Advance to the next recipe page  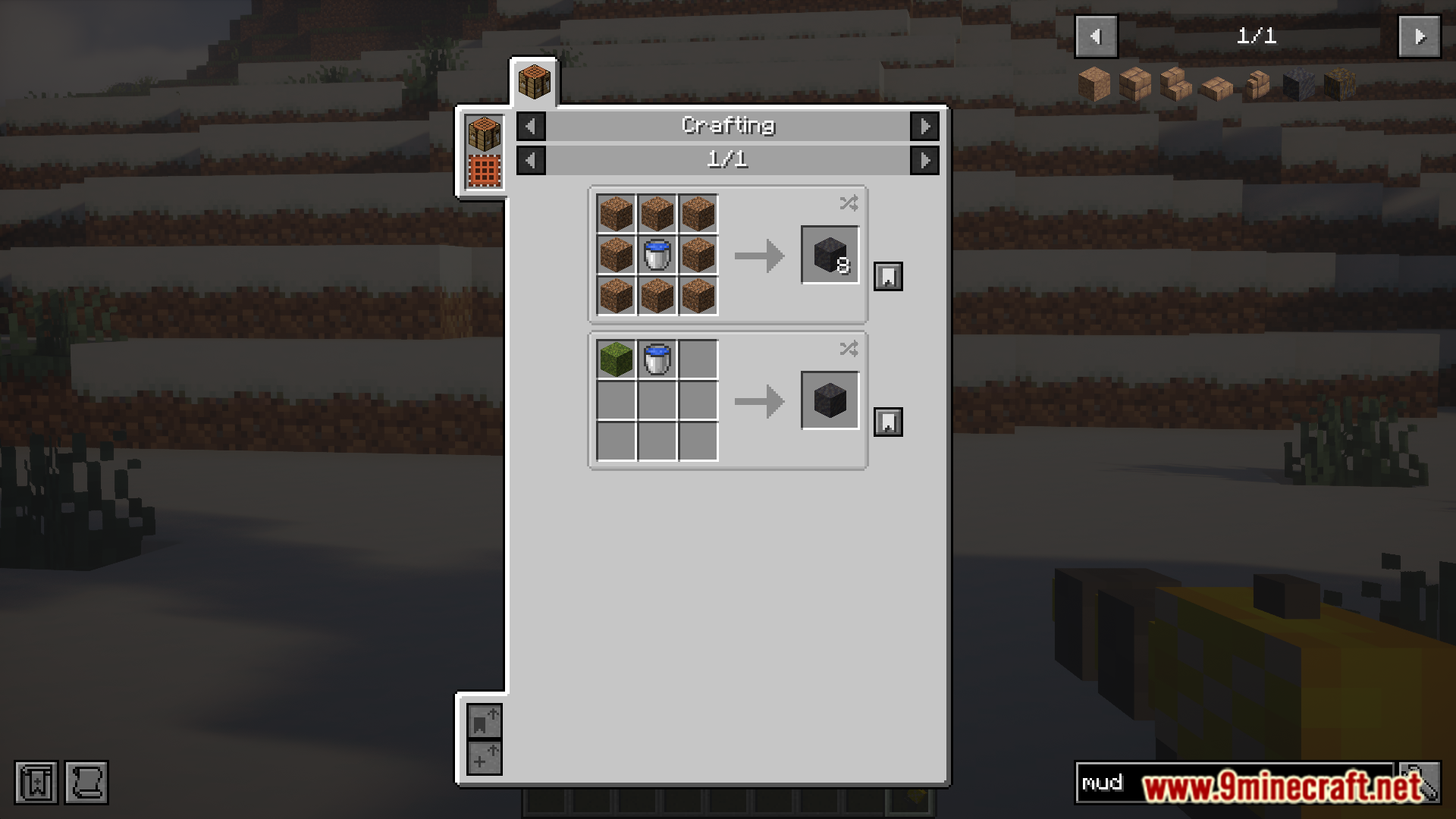point(924,161)
